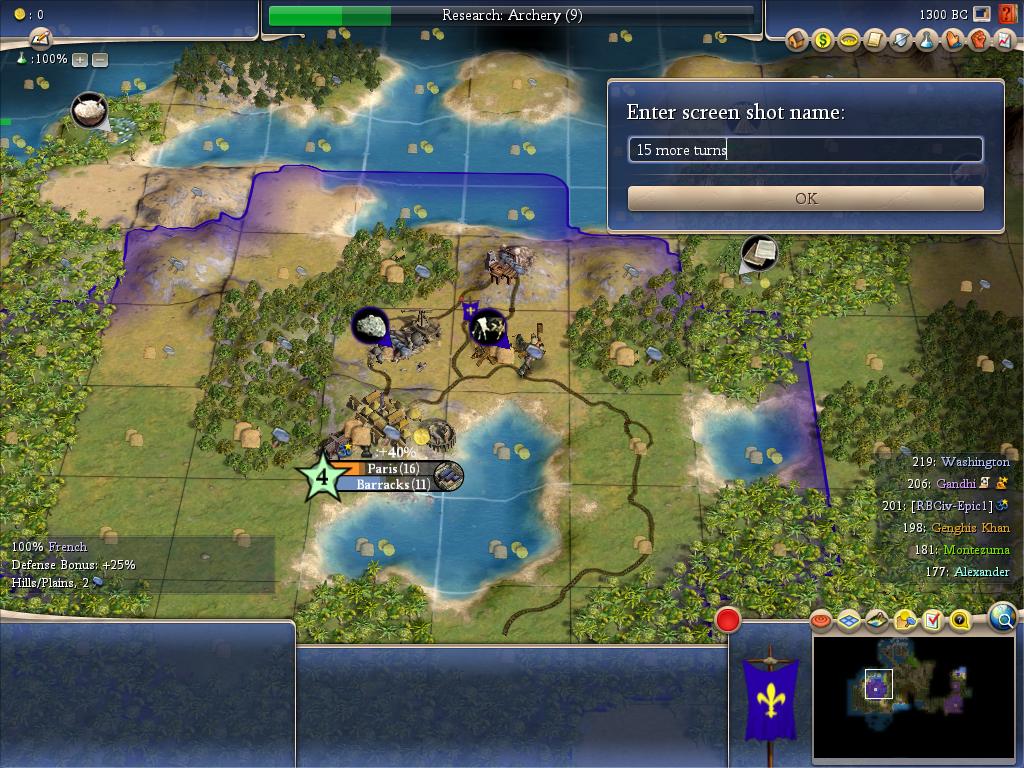Toggle the scores checklist icon
1024x768 pixels.
pos(932,621)
